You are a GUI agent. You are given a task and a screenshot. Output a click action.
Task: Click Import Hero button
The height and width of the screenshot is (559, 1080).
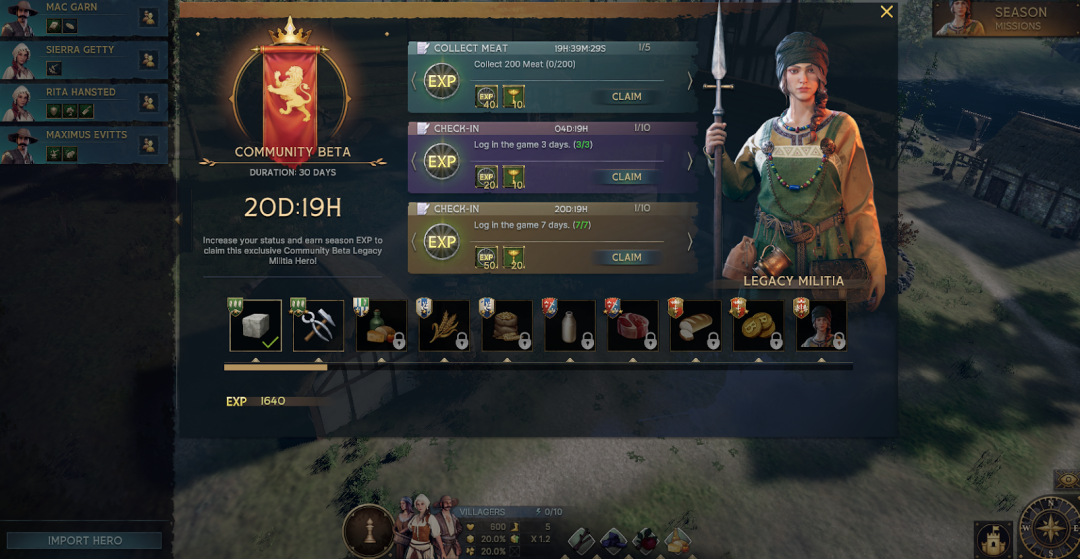tap(85, 541)
